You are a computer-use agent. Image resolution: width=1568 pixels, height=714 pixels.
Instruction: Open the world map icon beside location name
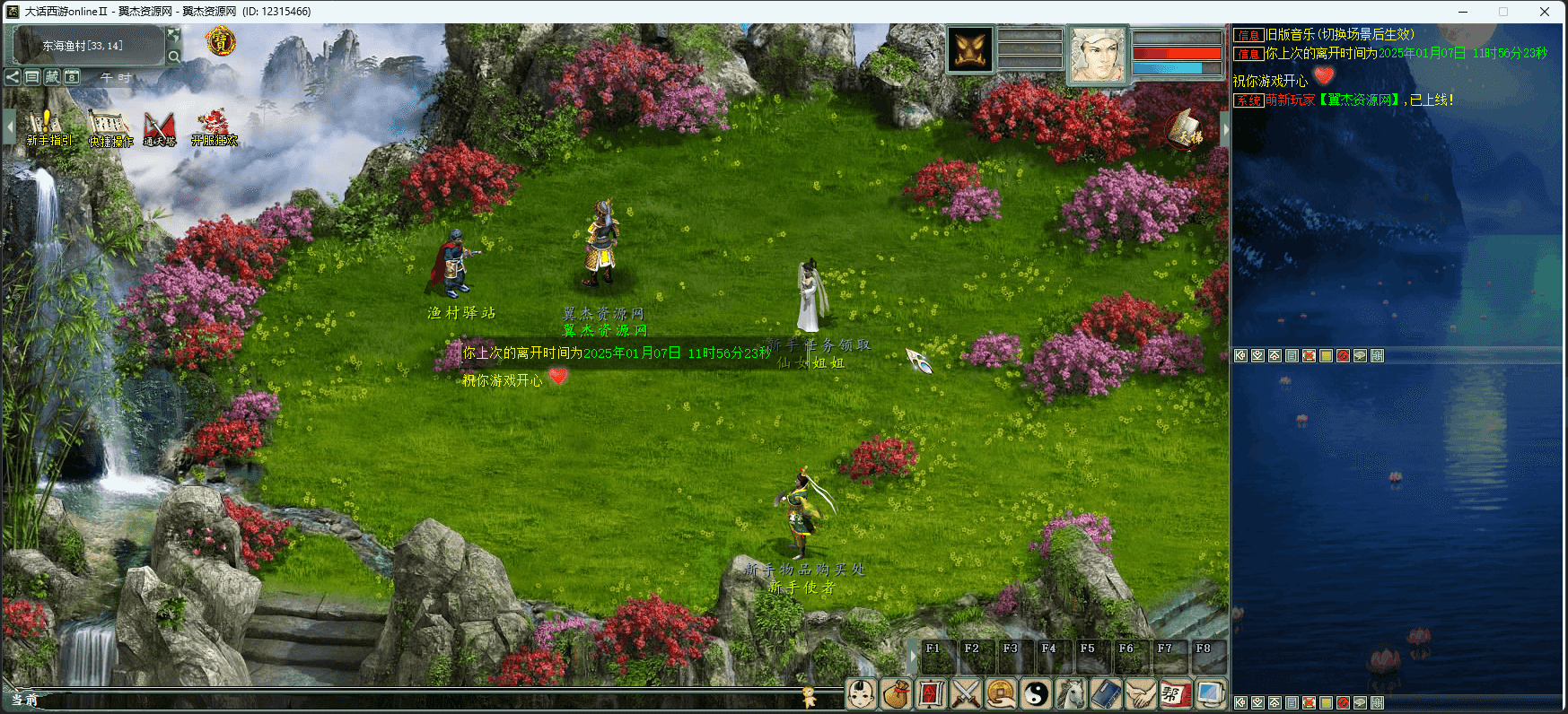[x=174, y=35]
